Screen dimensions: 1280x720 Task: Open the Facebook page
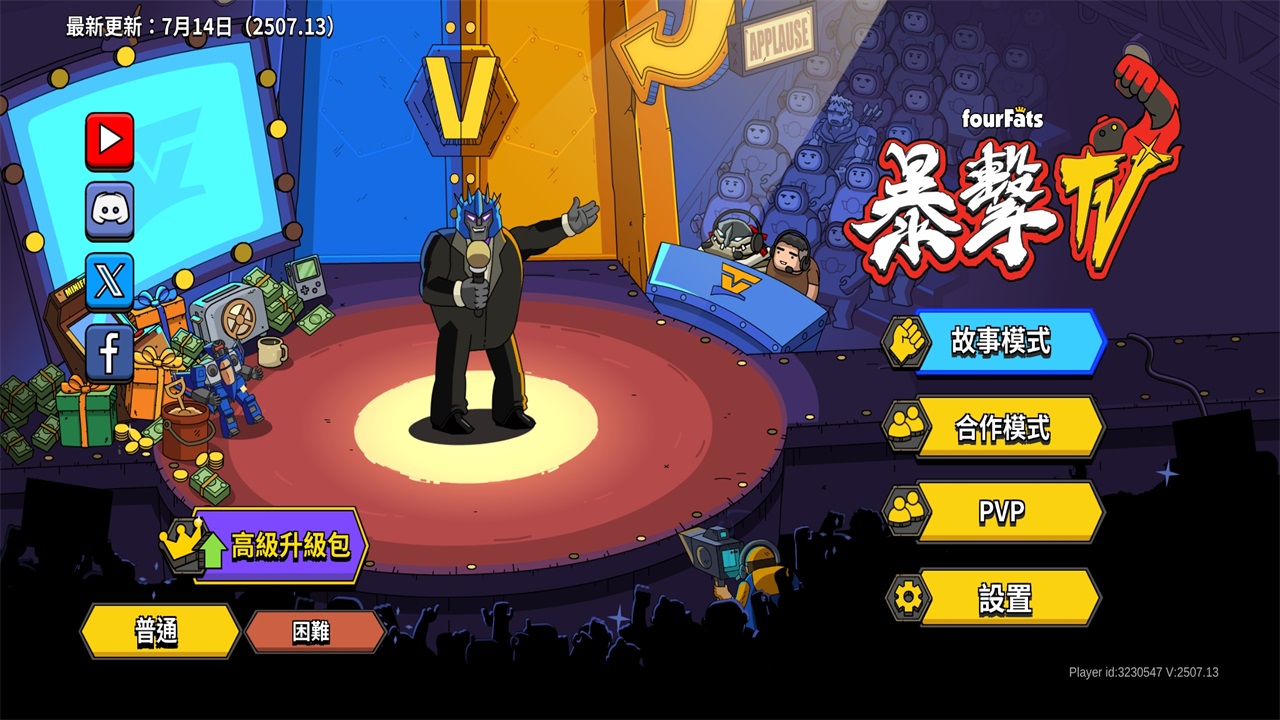(x=109, y=352)
